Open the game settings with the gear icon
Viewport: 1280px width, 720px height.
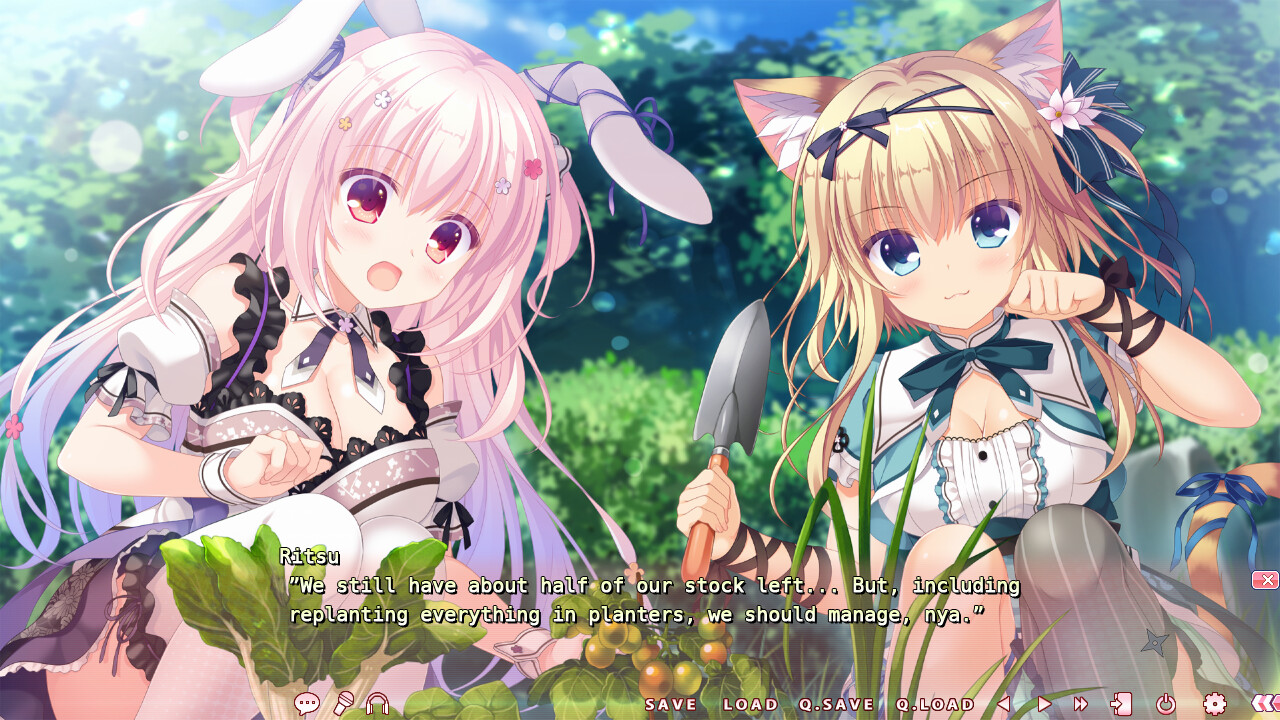point(1215,703)
